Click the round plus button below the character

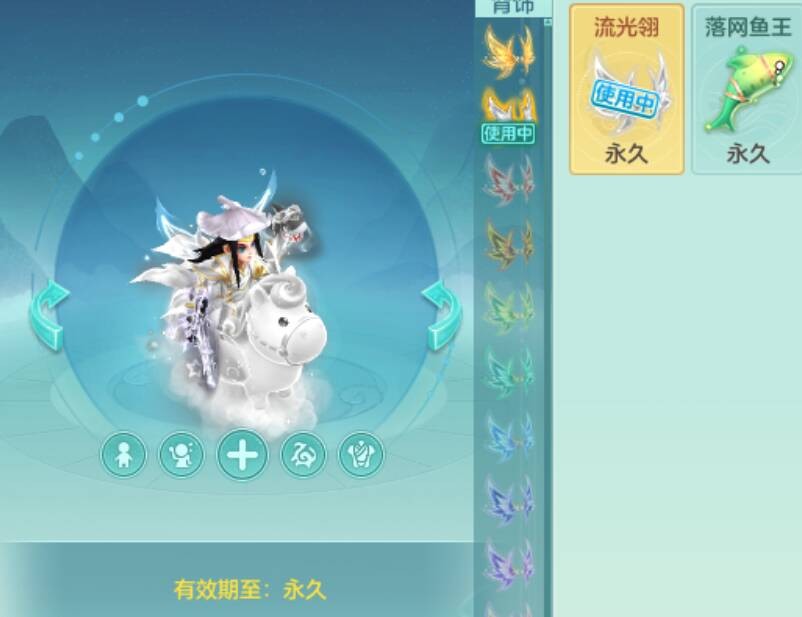coord(242,455)
